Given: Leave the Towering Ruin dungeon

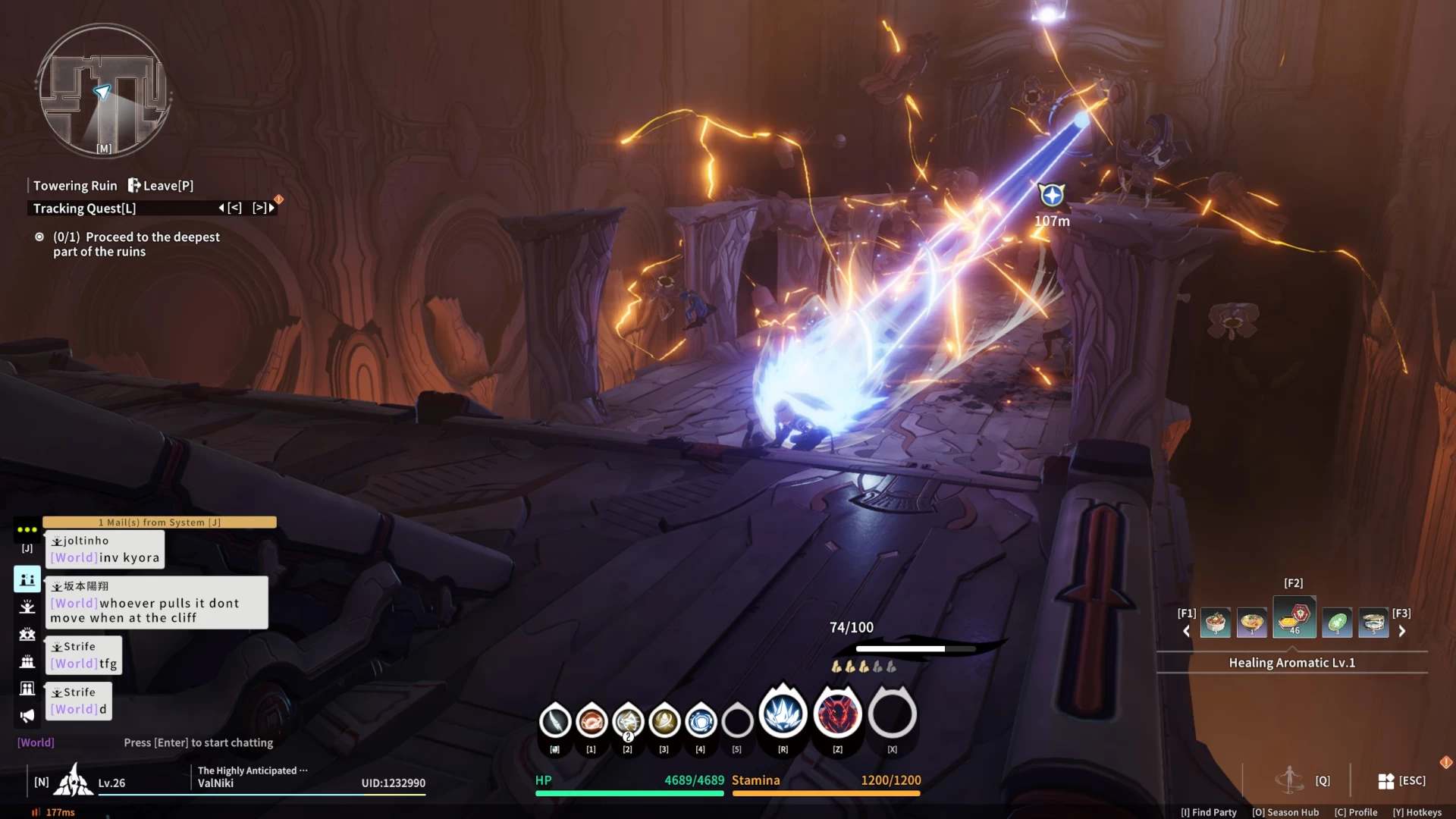Looking at the screenshot, I should coord(161,186).
